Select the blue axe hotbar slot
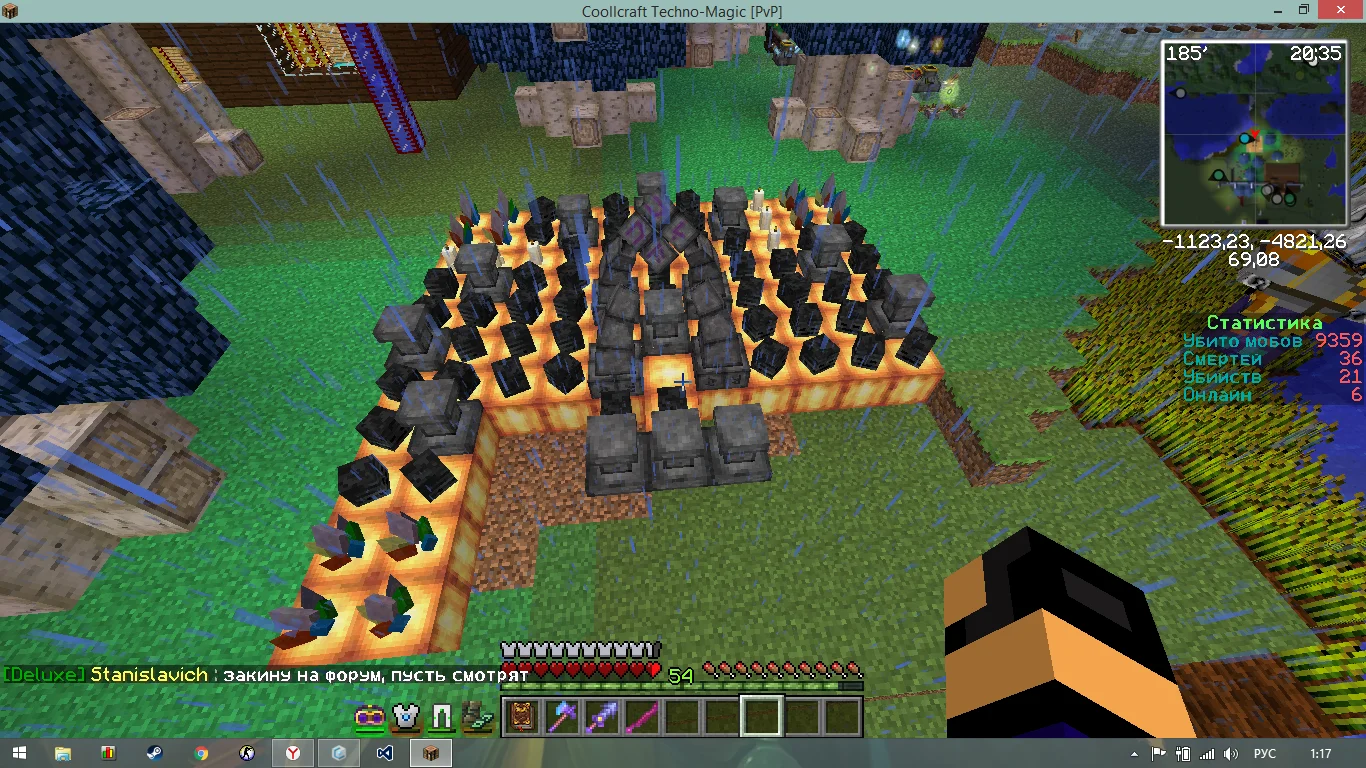Viewport: 1366px width, 768px height. click(x=562, y=716)
